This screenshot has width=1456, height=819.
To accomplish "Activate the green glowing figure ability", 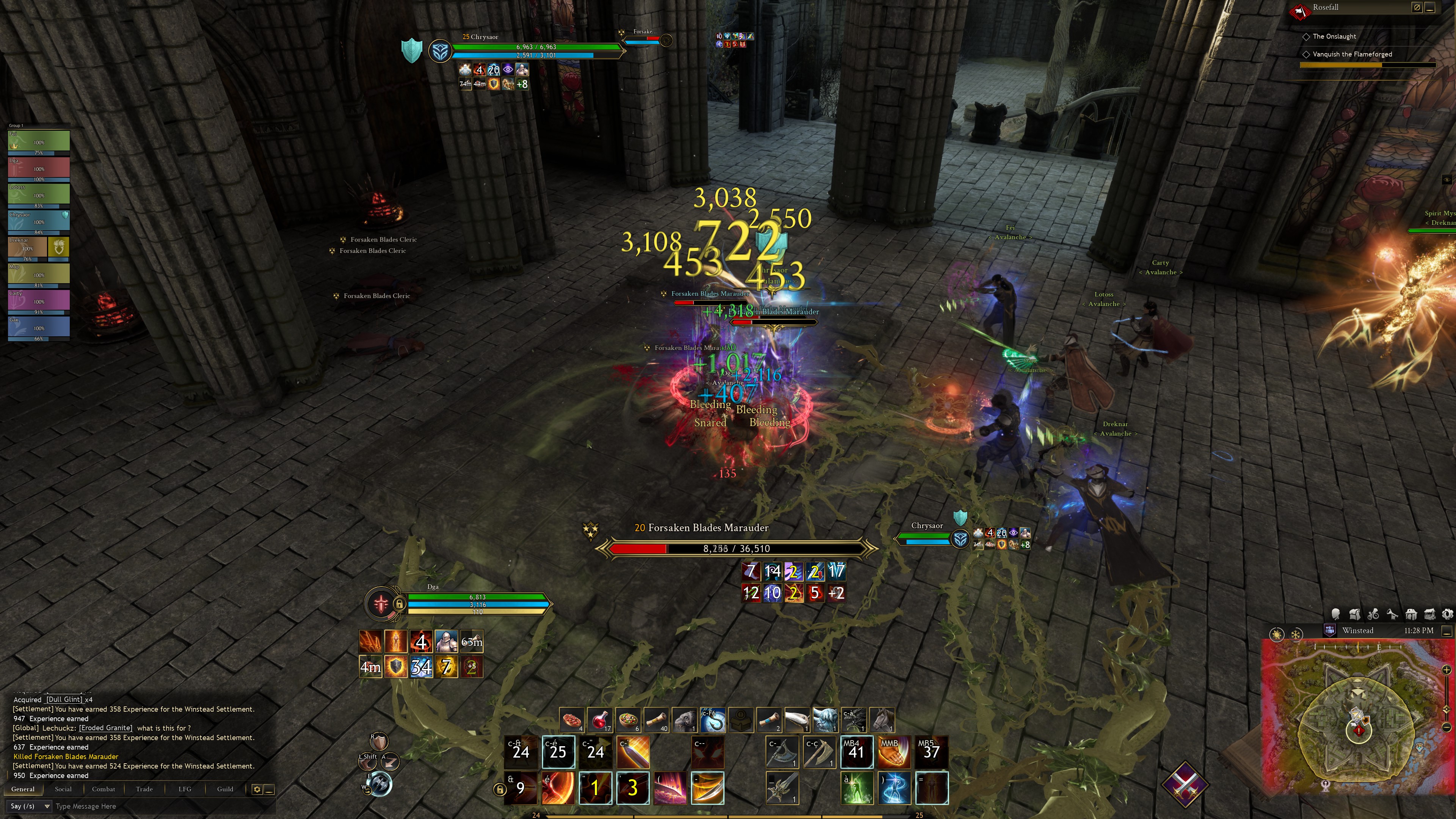I will pos(856,788).
